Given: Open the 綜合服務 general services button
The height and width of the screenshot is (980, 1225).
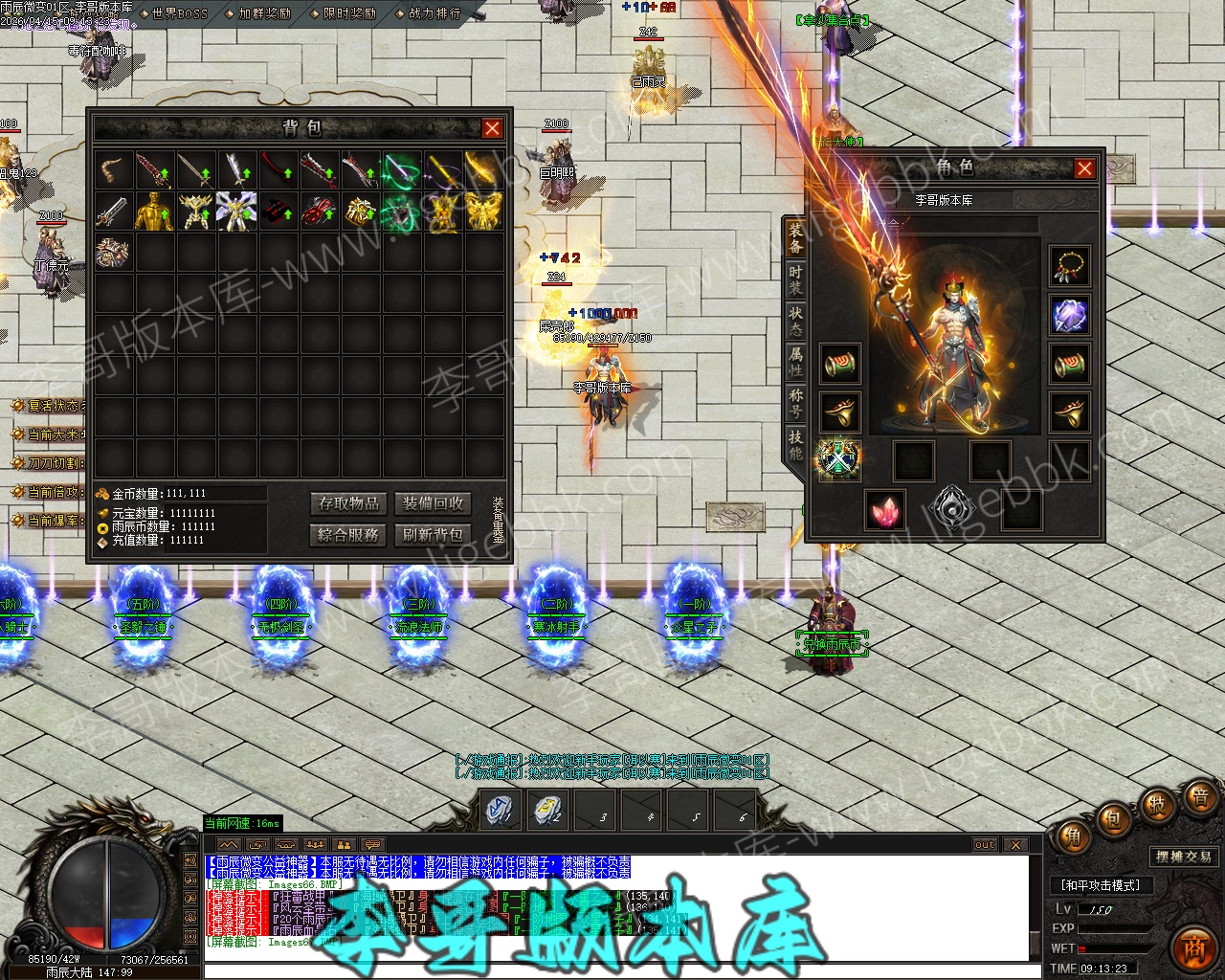Looking at the screenshot, I should [349, 534].
